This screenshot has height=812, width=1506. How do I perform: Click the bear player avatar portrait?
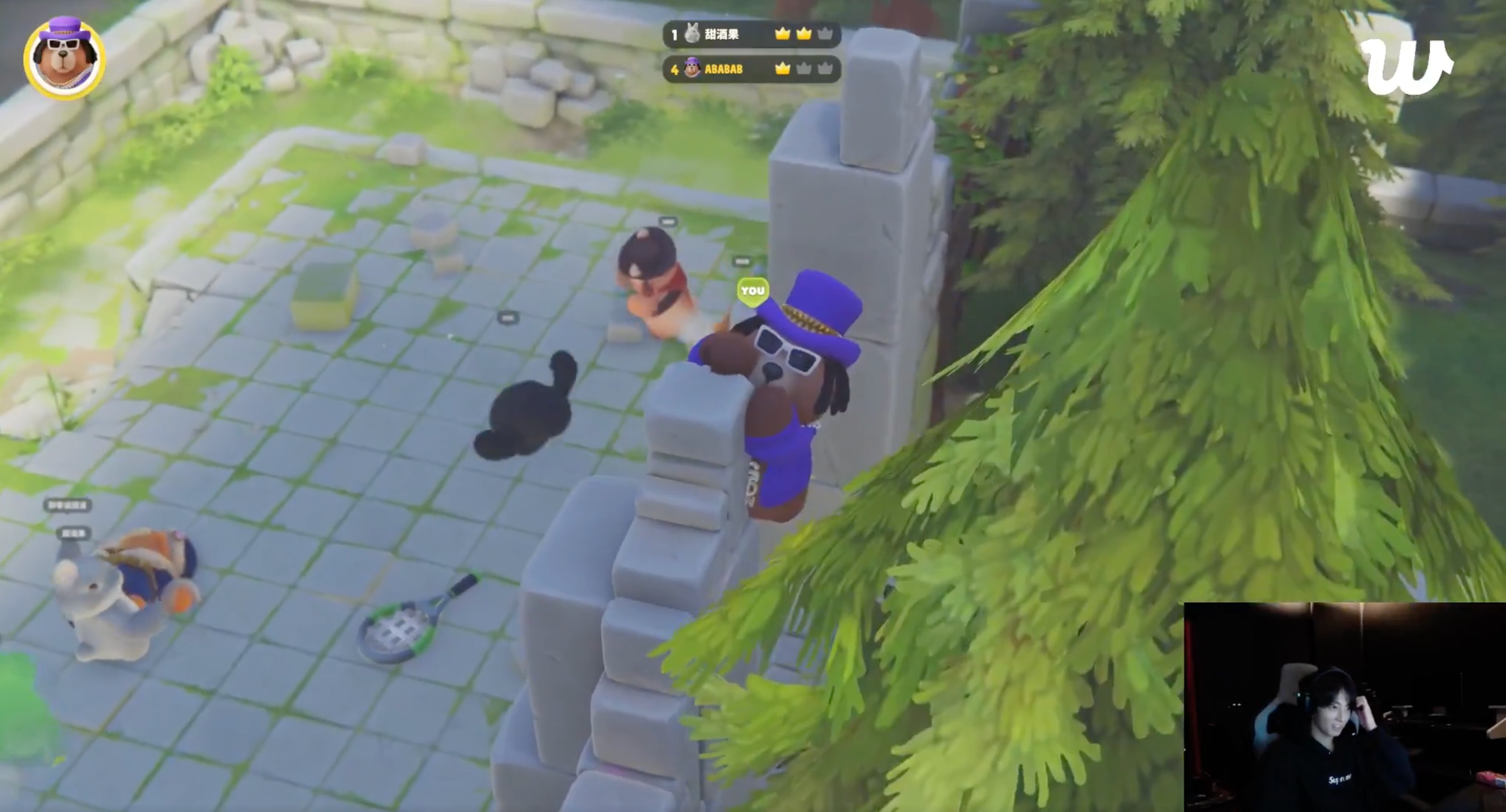[64, 59]
